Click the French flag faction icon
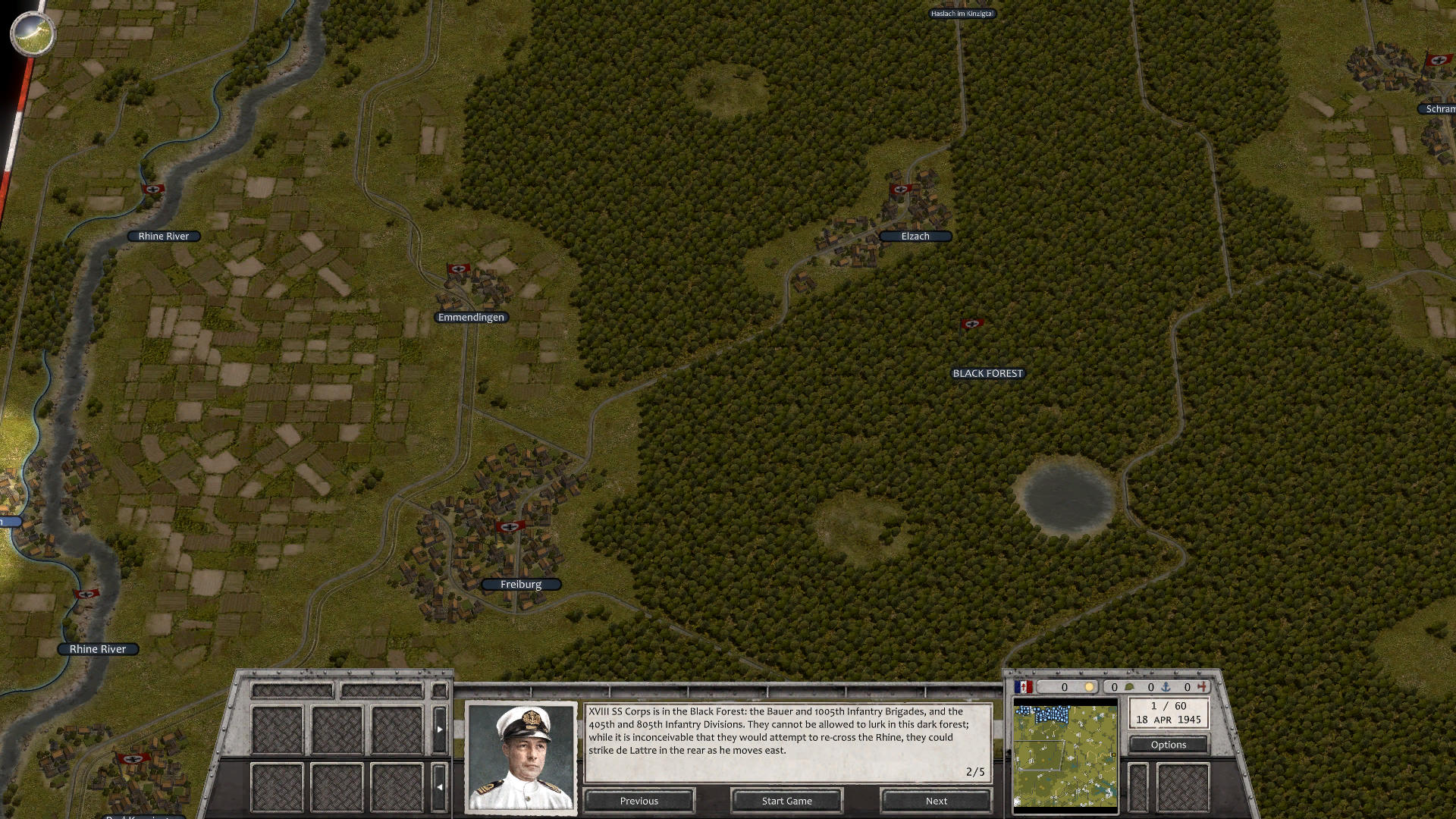Image resolution: width=1456 pixels, height=819 pixels. coord(1023,687)
